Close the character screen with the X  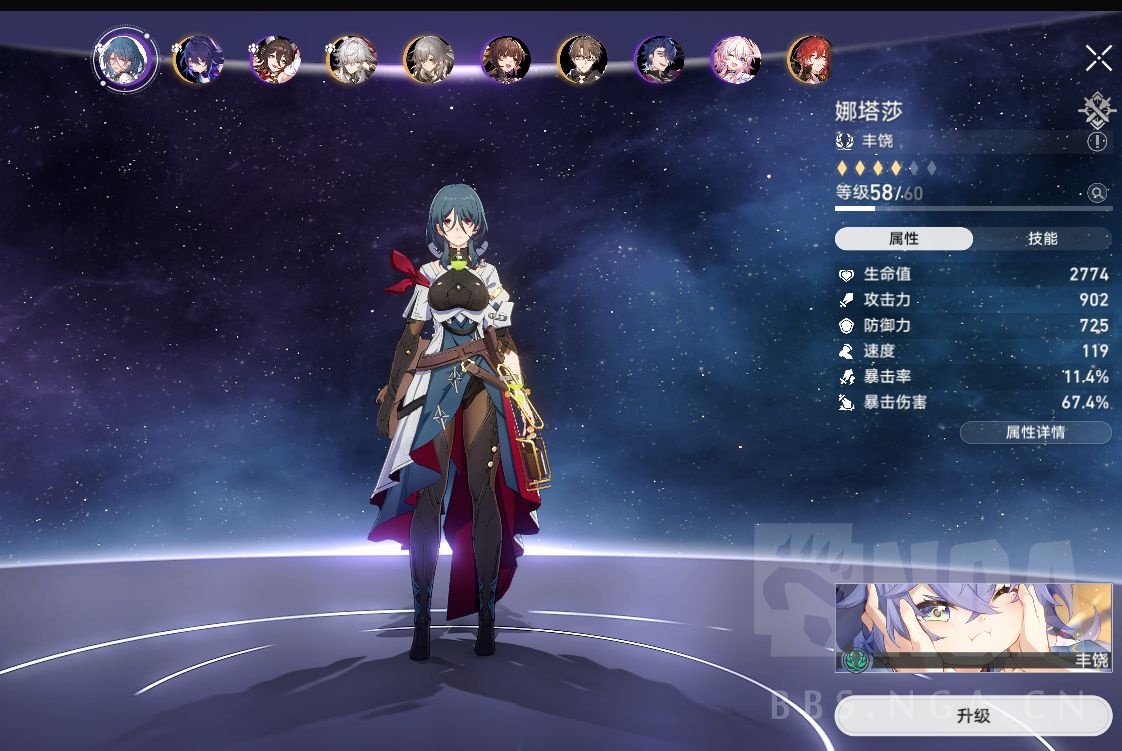click(1098, 59)
